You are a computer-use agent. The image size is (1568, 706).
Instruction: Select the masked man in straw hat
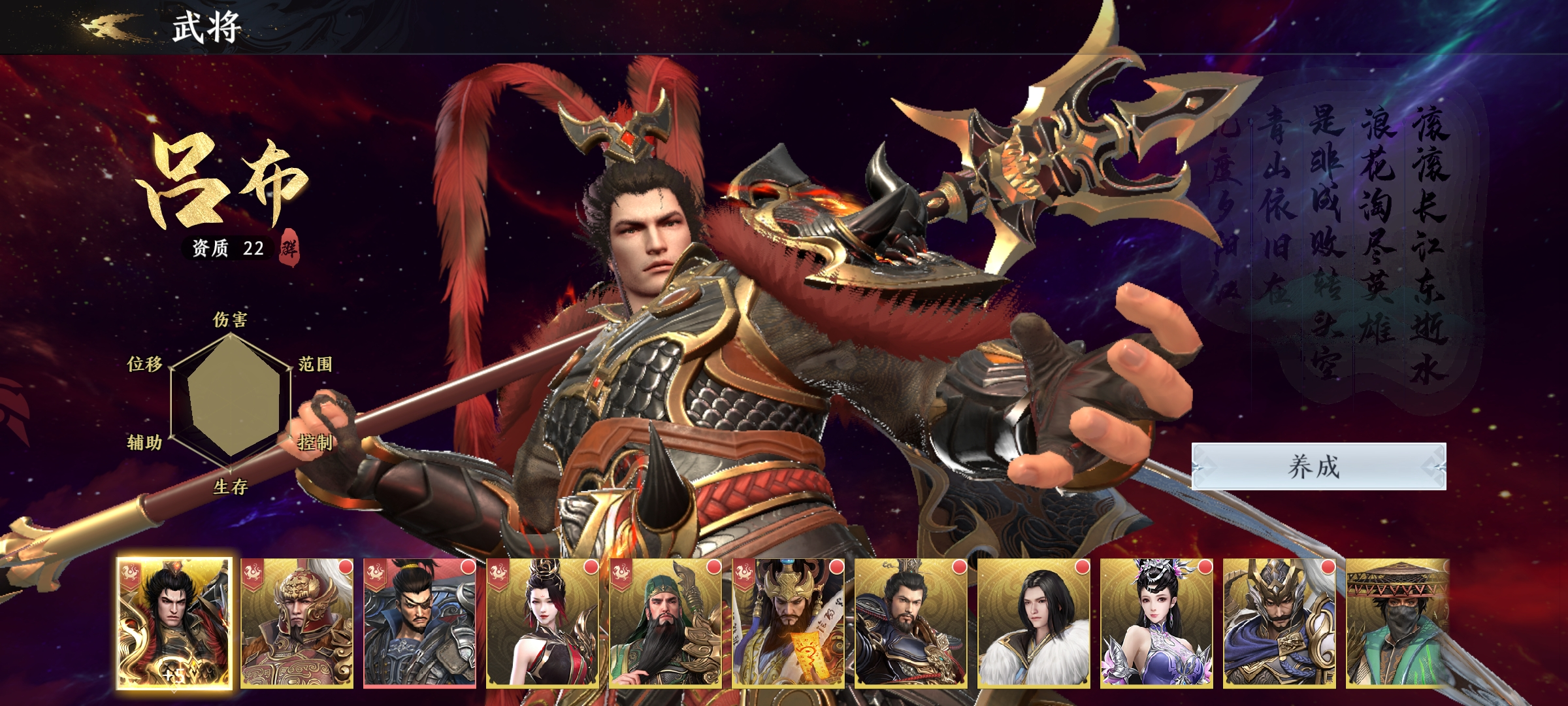(1398, 623)
